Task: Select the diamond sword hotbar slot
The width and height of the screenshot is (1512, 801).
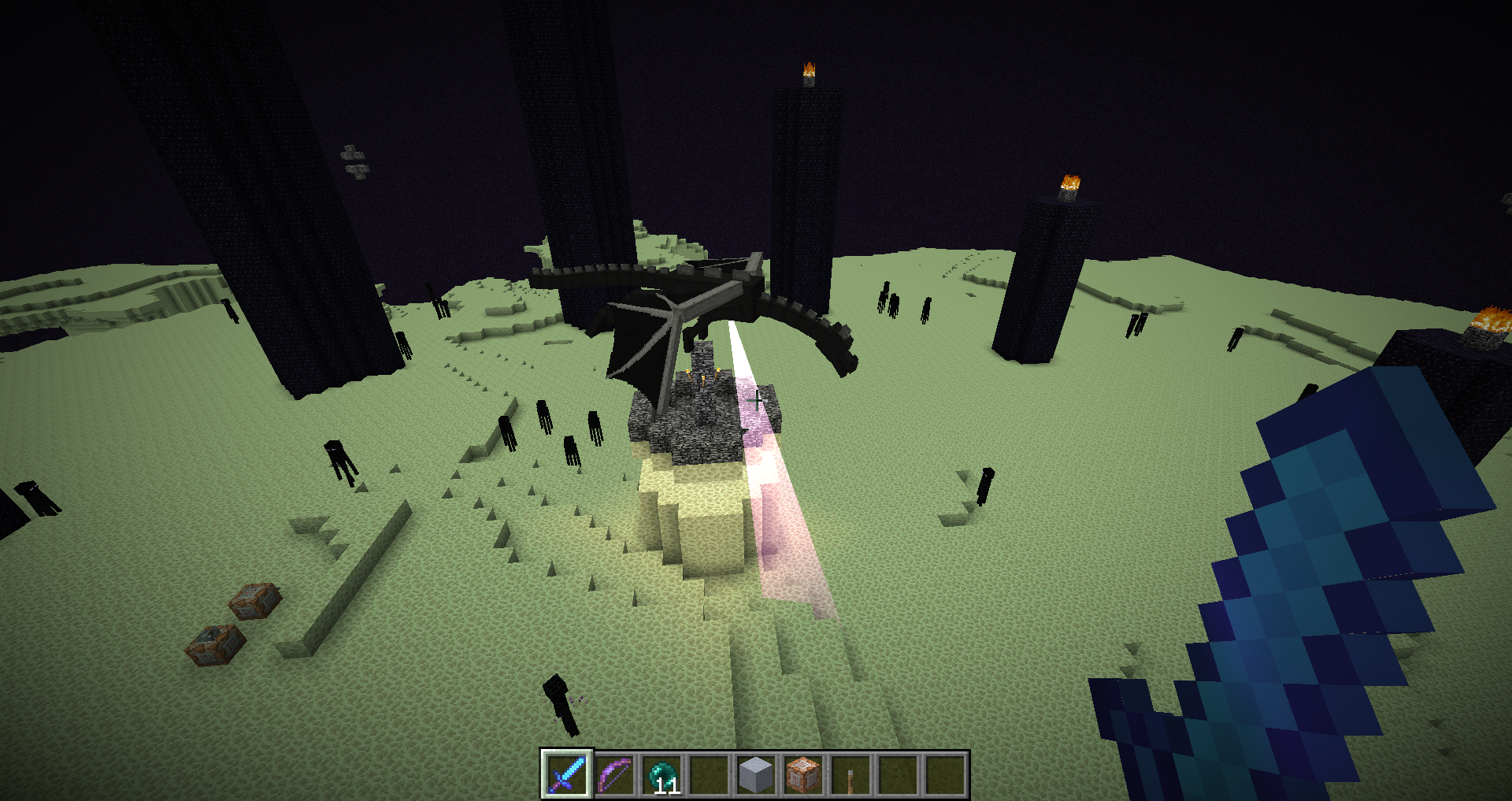Action: click(566, 774)
